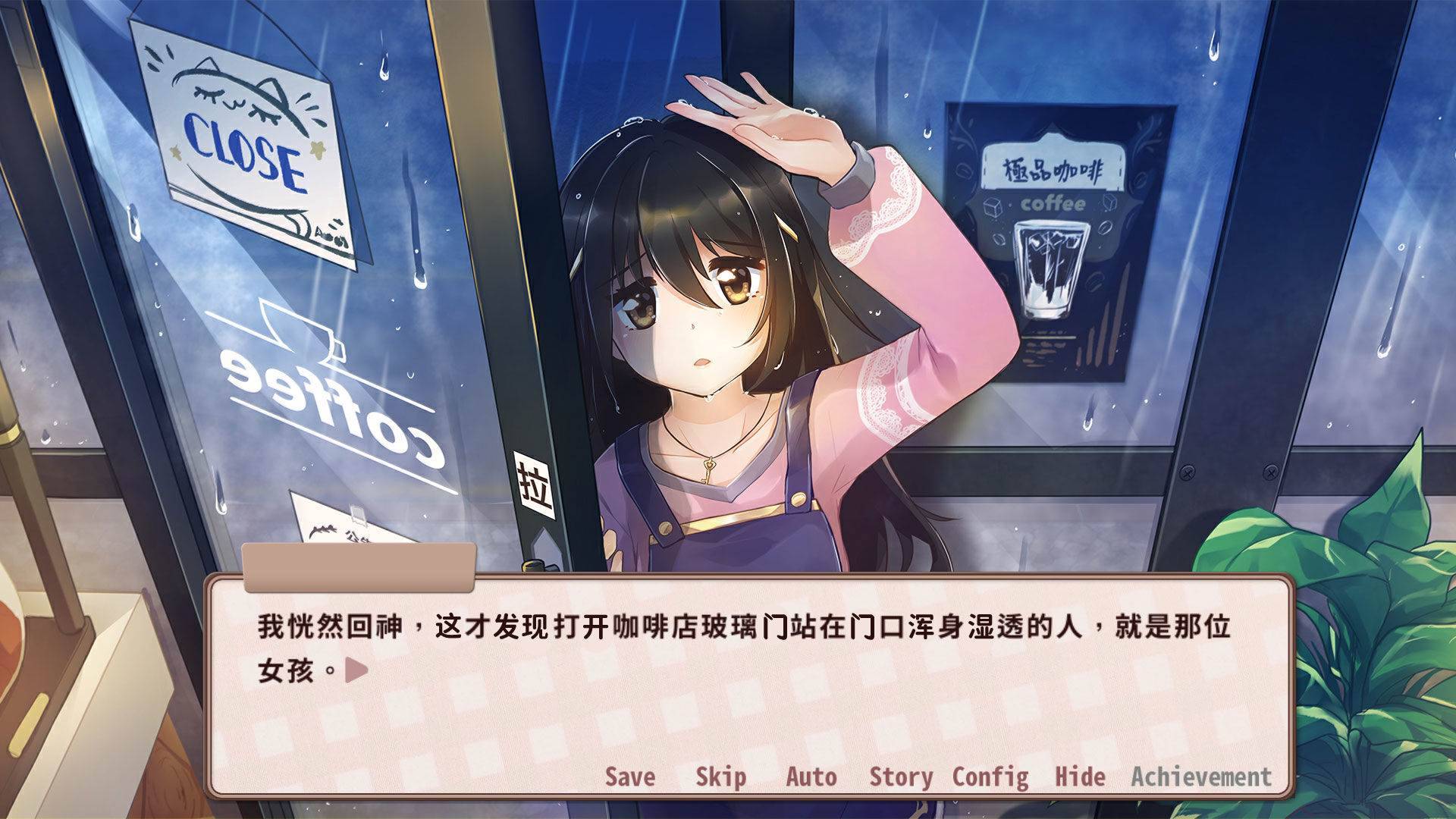Click the Save option in the quick menu
Screen dimensions: 1456x819
[629, 777]
